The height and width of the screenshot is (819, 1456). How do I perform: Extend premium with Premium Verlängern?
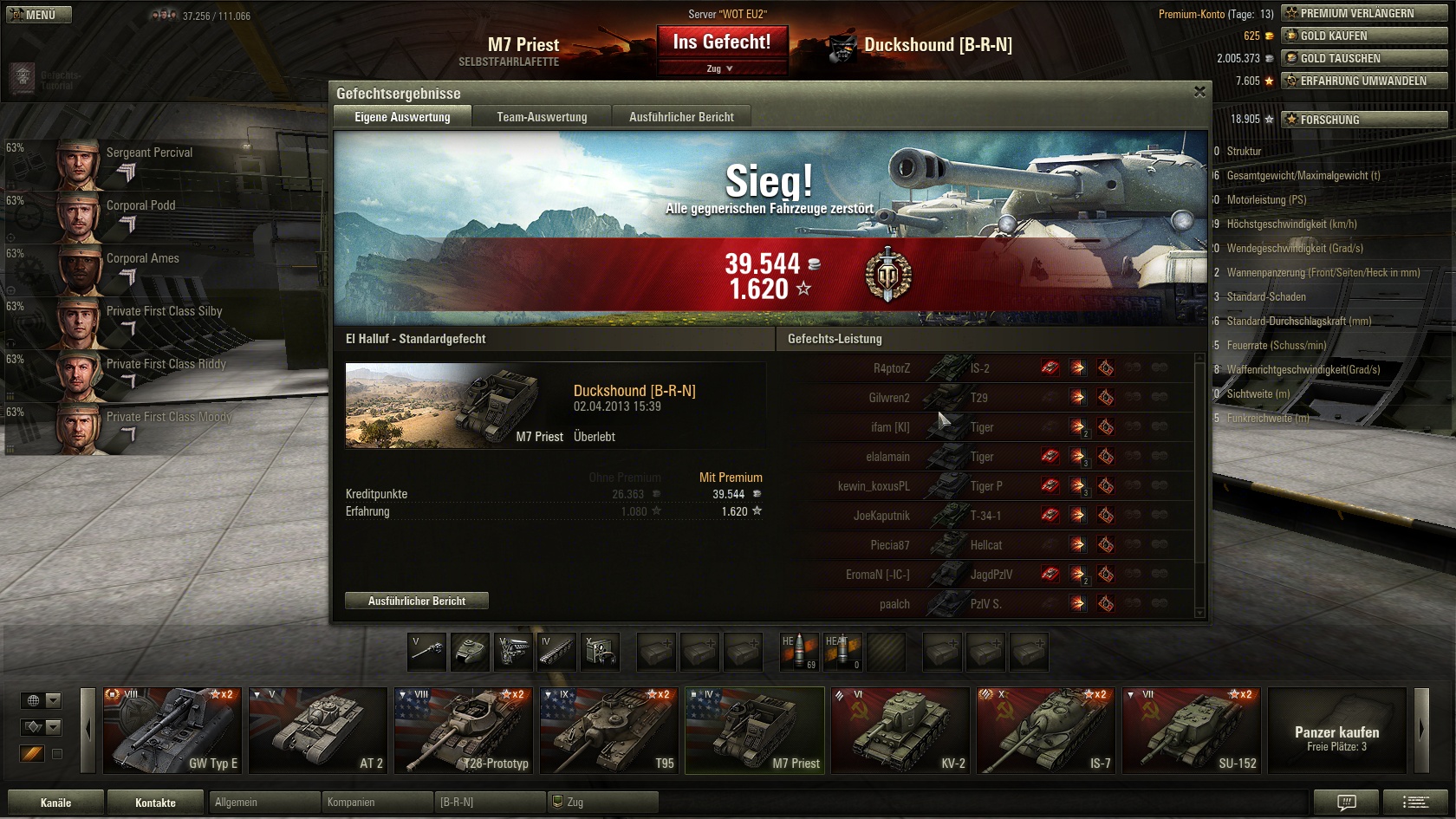1363,13
